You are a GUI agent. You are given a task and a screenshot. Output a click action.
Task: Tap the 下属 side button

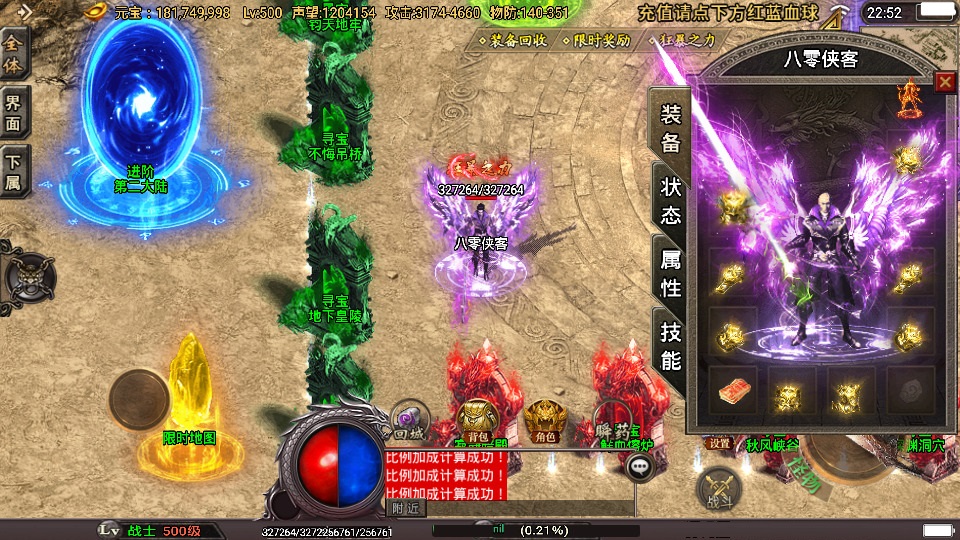tap(14, 170)
